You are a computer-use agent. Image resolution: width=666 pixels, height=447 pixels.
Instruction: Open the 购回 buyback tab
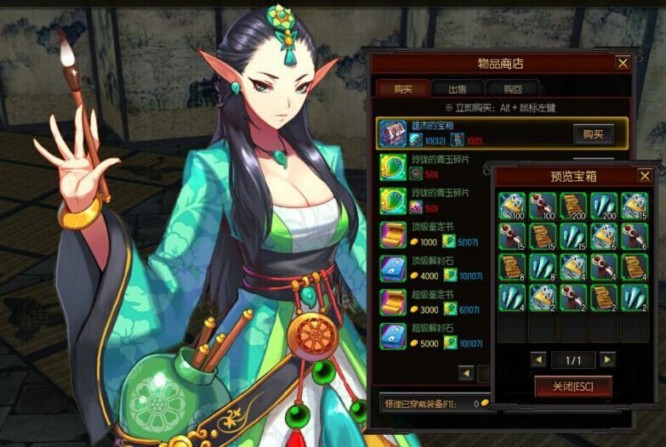513,88
